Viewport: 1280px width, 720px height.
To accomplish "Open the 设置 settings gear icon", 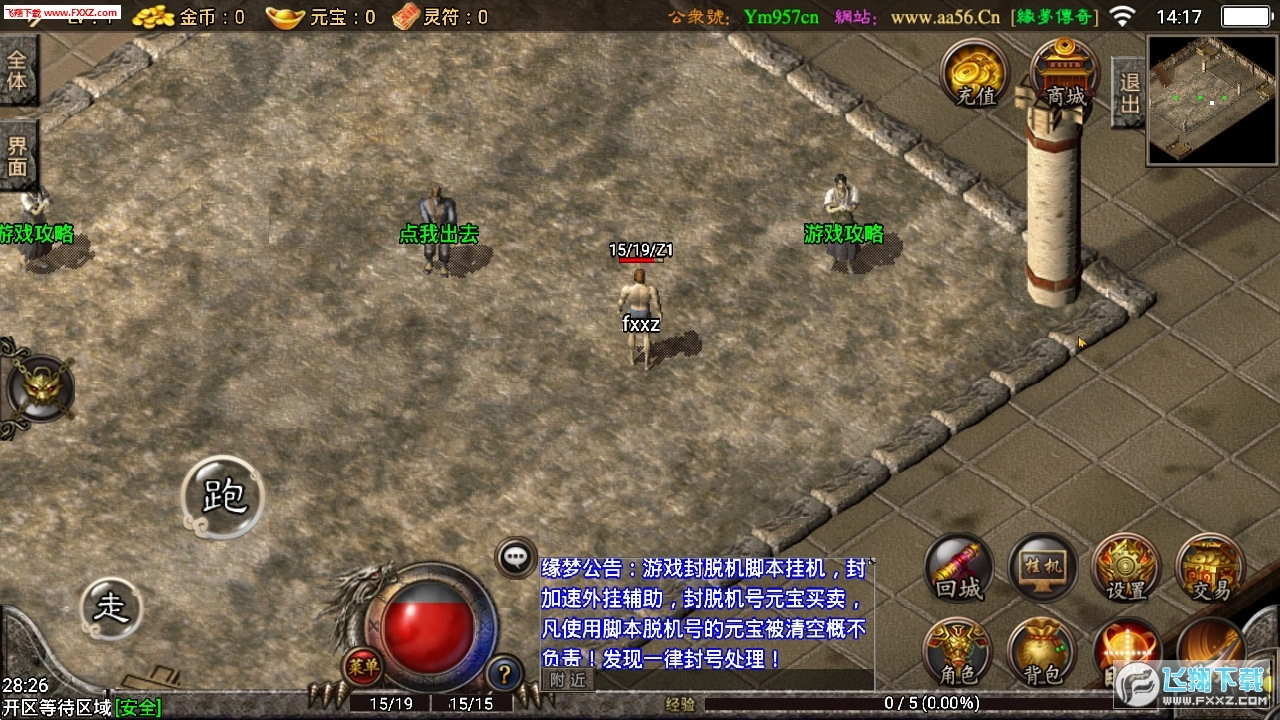I will point(1126,568).
